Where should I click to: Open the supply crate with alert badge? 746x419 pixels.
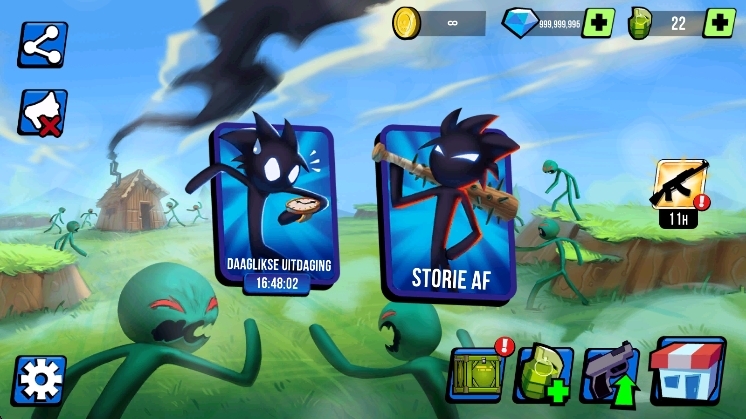[x=477, y=374]
